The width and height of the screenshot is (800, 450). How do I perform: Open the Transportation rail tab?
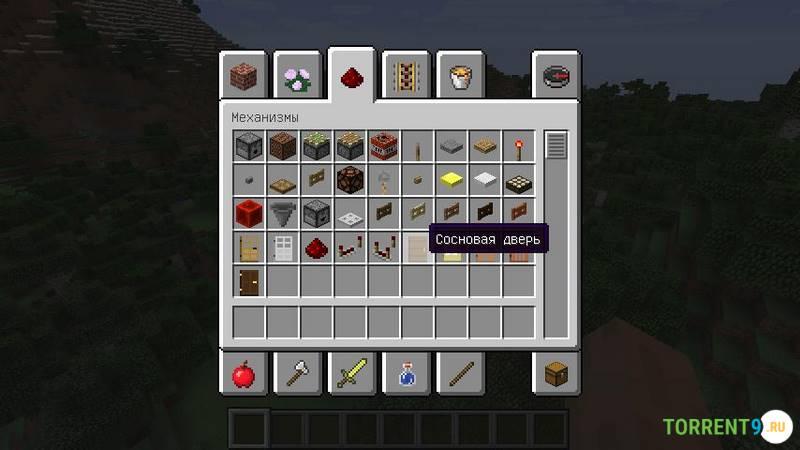click(x=405, y=77)
